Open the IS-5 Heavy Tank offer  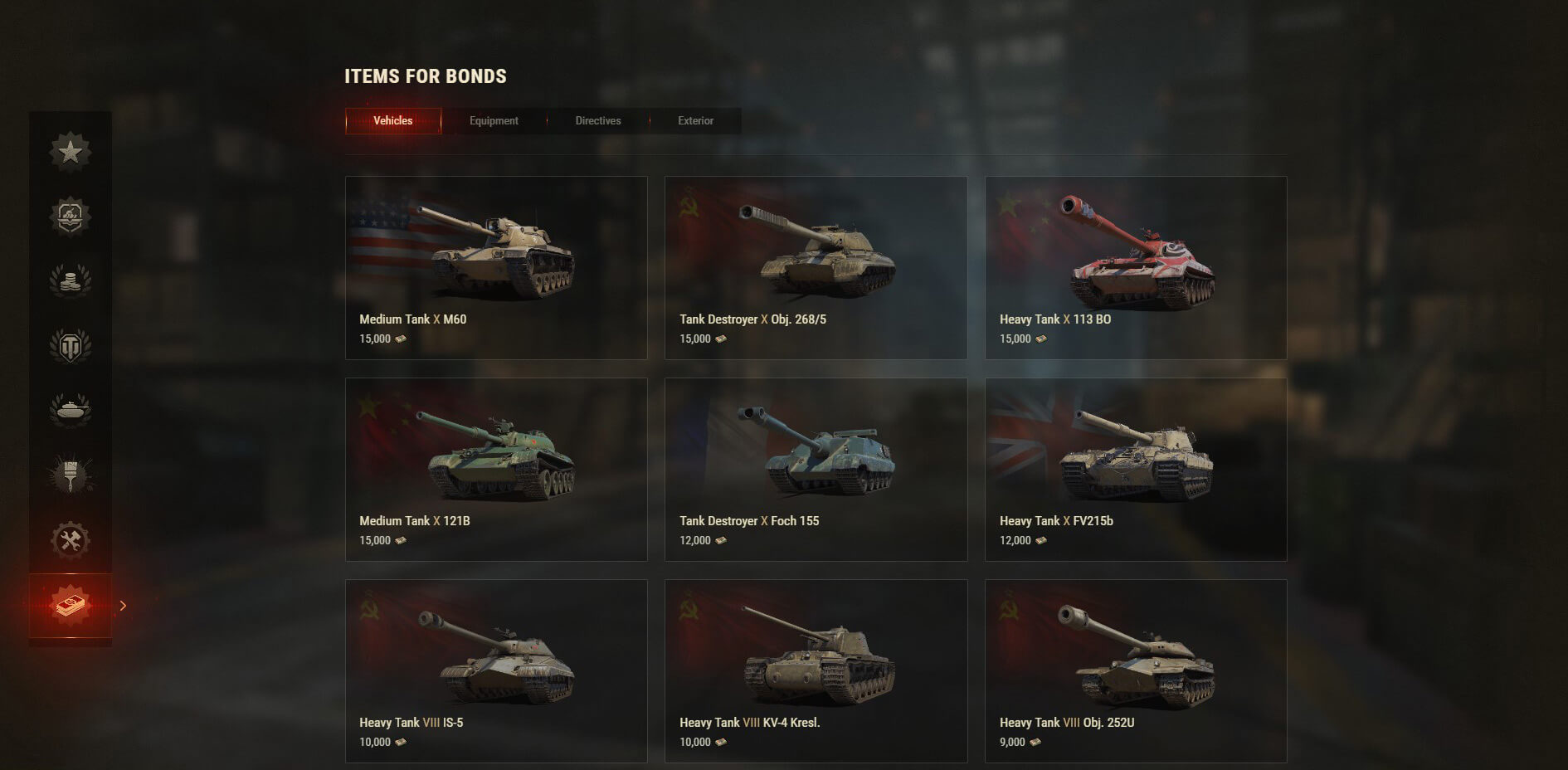[x=496, y=670]
